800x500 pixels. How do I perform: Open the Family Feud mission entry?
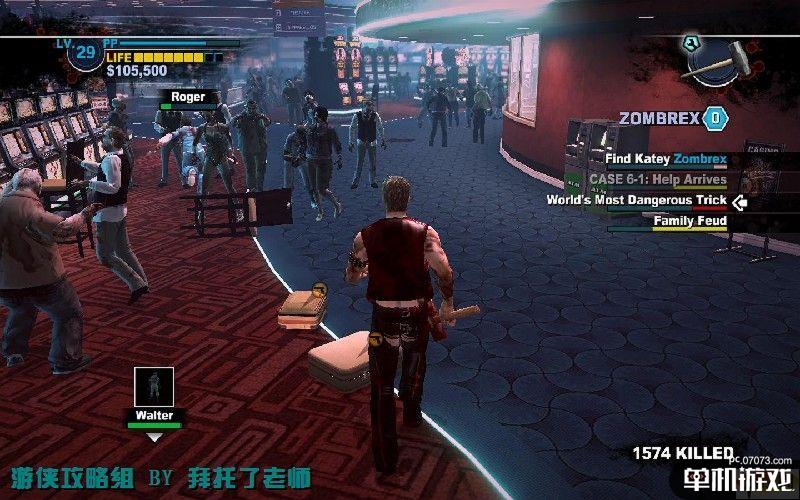point(690,221)
